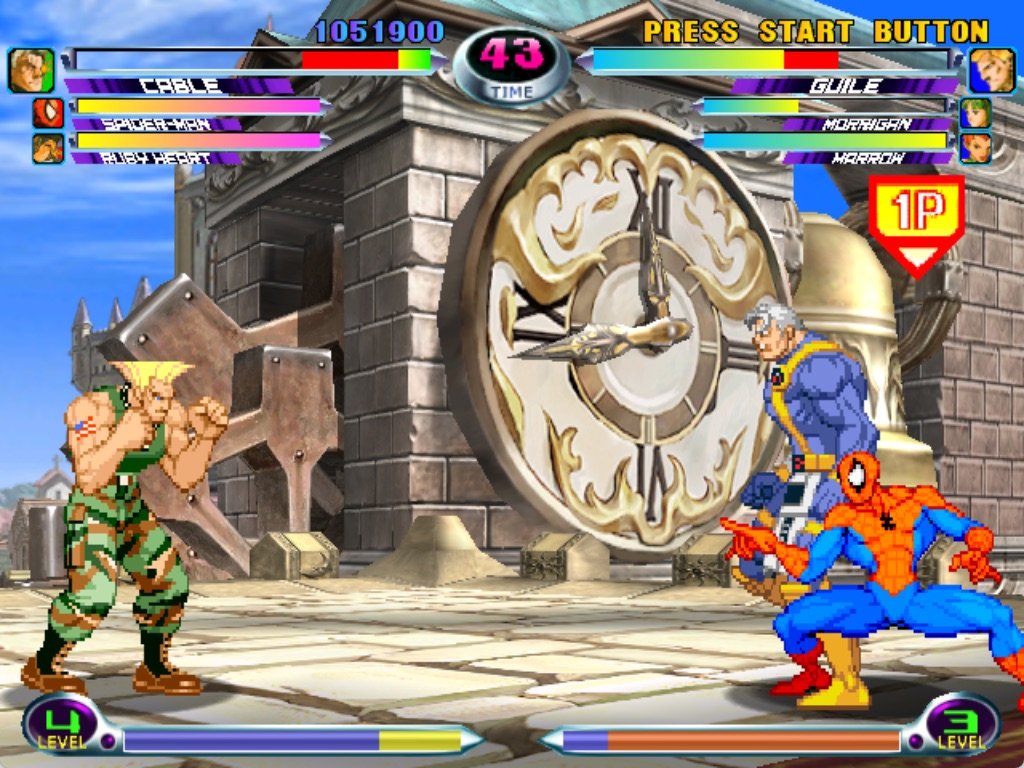
Task: Choose the Marrow assist portrait
Action: pyautogui.click(x=976, y=148)
